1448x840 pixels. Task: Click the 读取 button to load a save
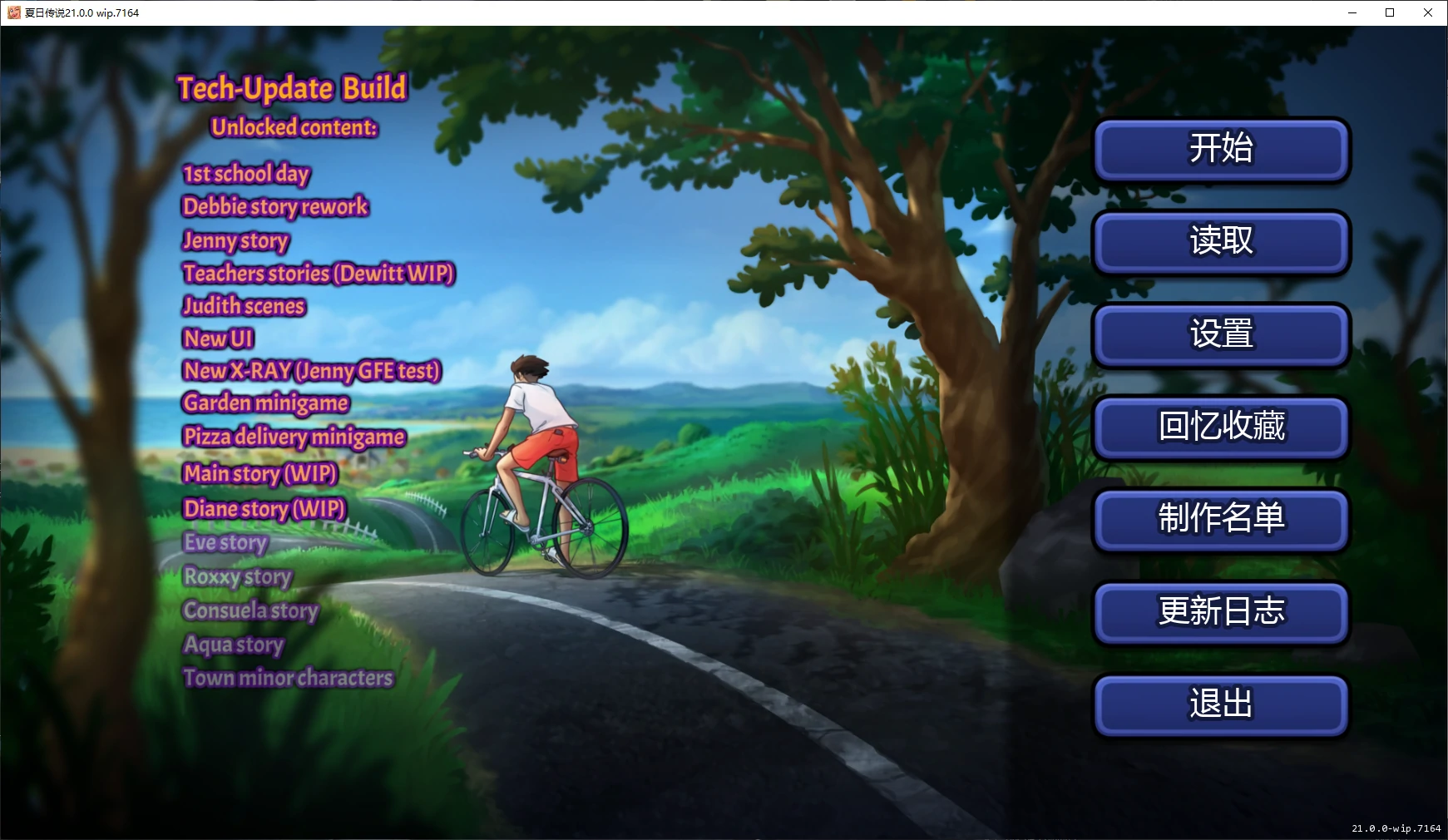(x=1219, y=243)
